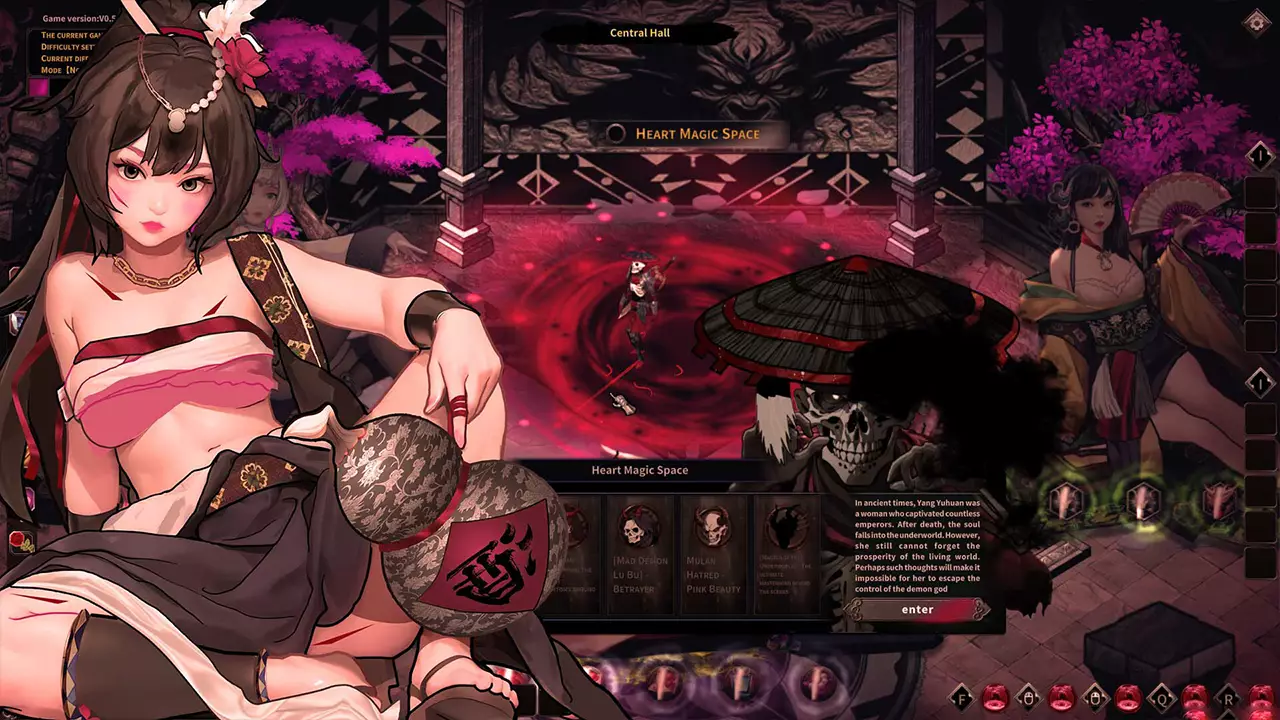Select the leftmost hexagon icon above the story panel
This screenshot has width=1280, height=720.
pos(1065,501)
